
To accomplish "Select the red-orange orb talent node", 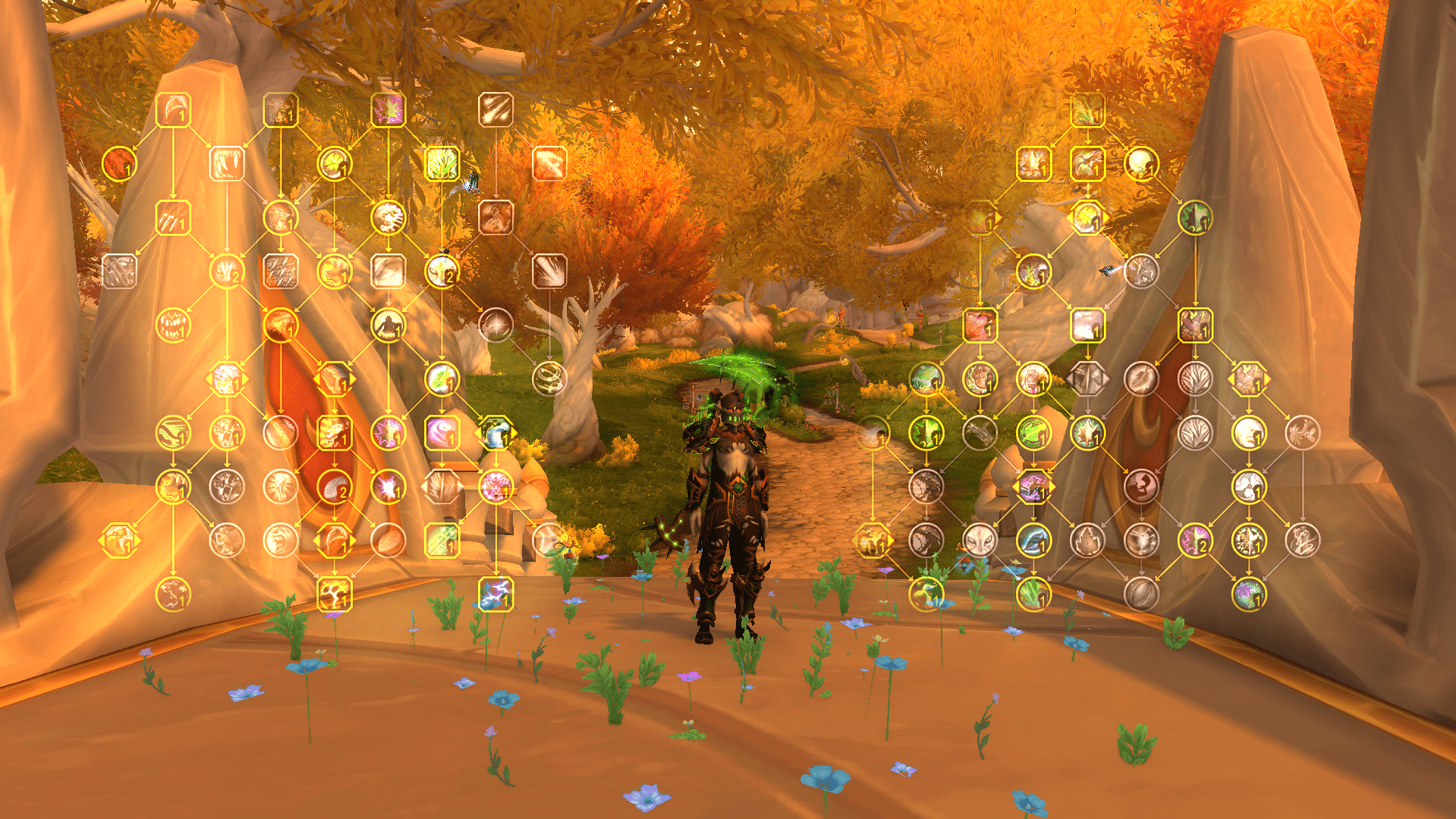I will (x=119, y=163).
